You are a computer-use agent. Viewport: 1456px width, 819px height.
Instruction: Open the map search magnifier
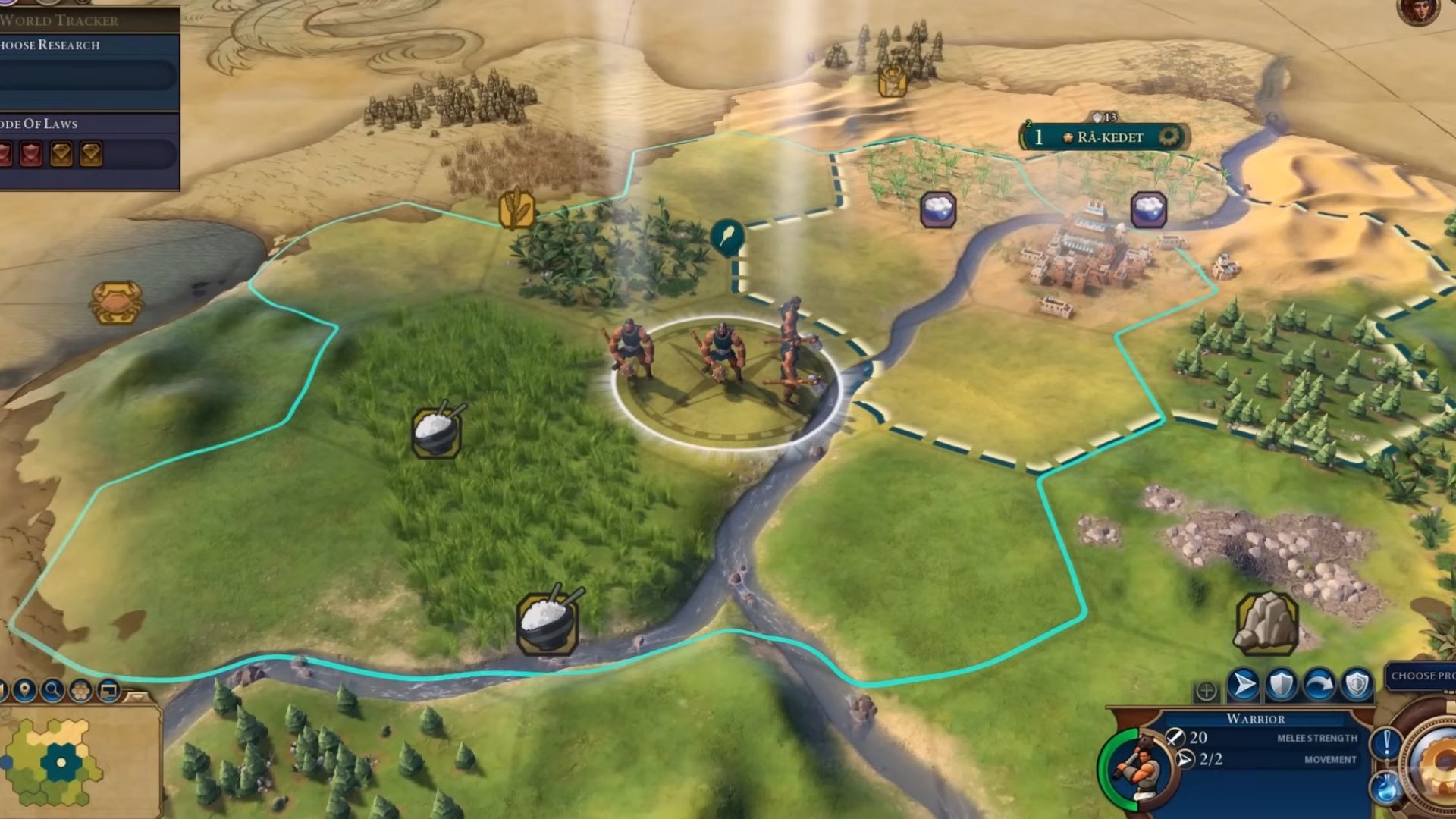(x=52, y=690)
